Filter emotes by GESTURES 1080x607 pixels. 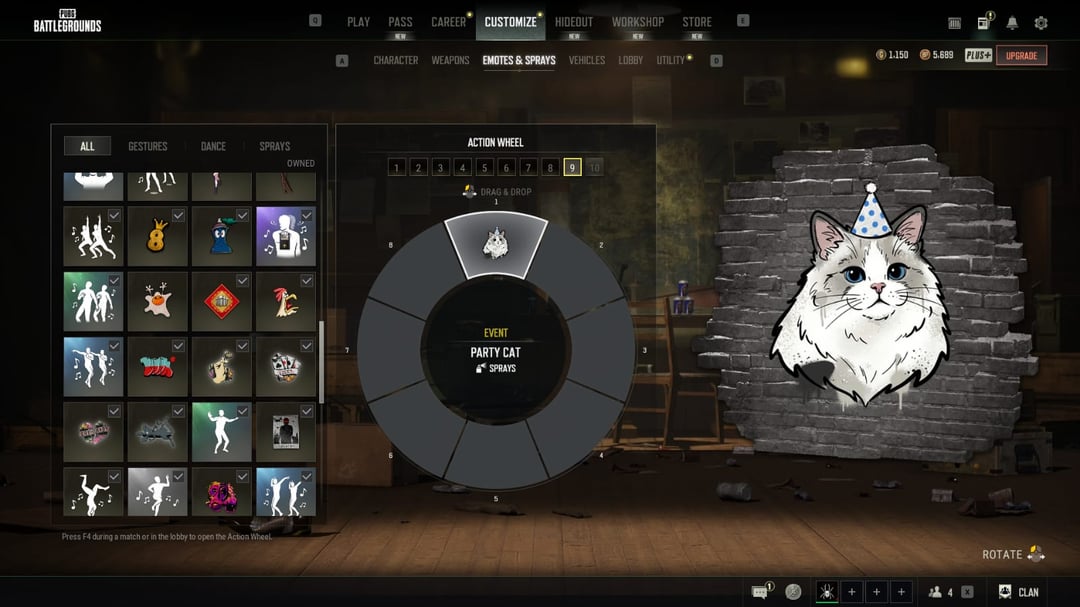(x=148, y=147)
